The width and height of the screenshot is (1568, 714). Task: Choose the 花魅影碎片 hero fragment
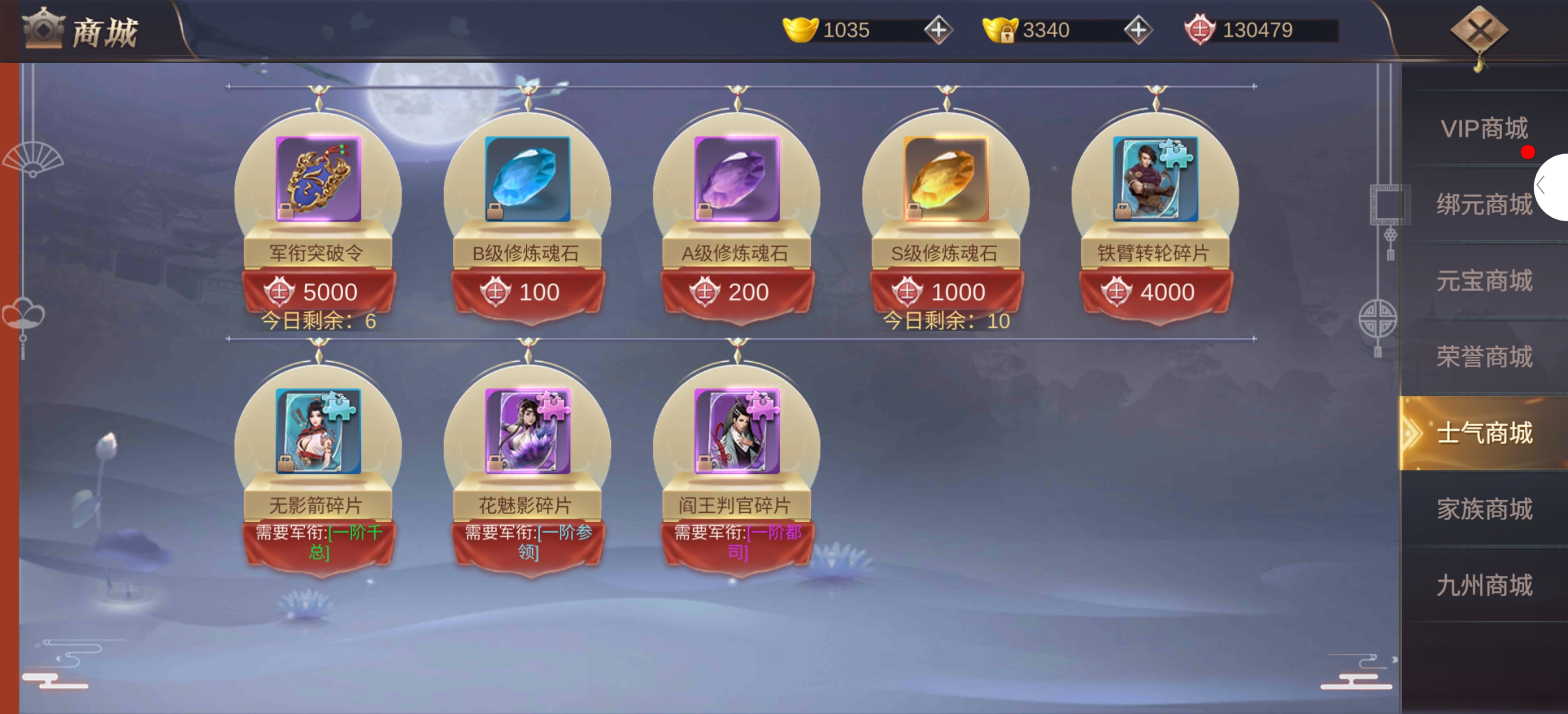527,431
